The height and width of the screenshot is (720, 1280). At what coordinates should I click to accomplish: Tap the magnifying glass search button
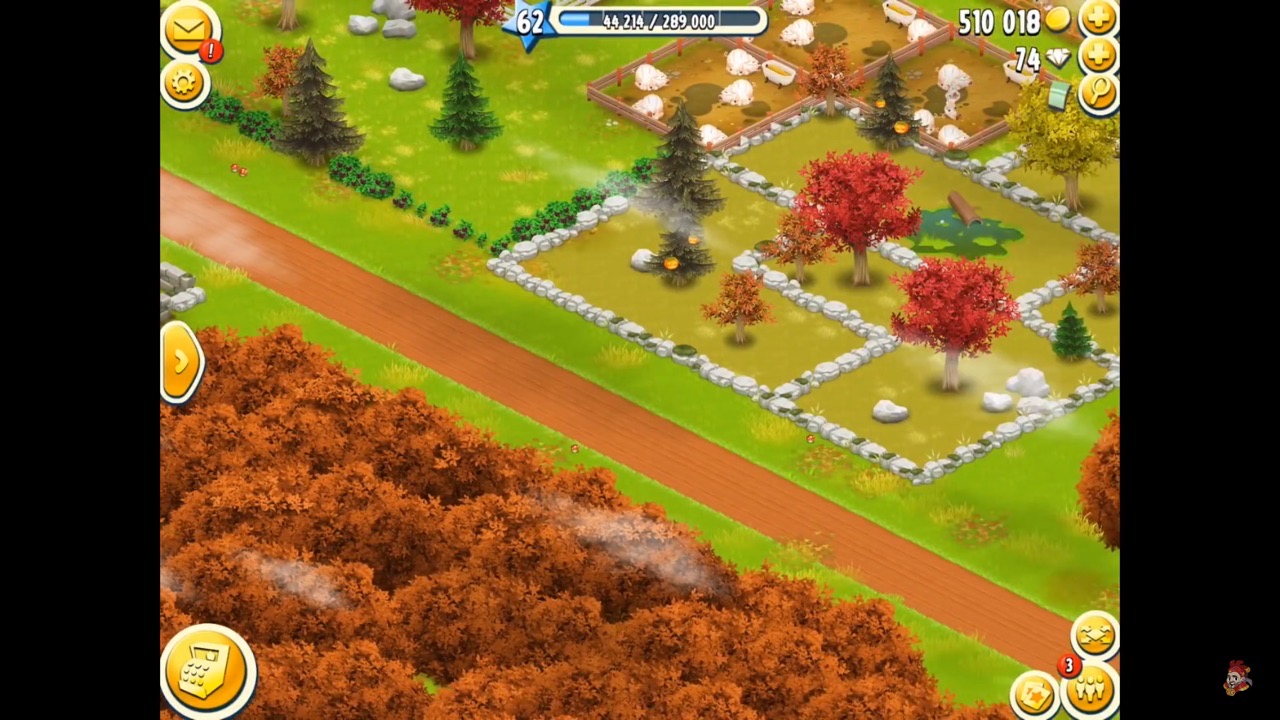1099,94
